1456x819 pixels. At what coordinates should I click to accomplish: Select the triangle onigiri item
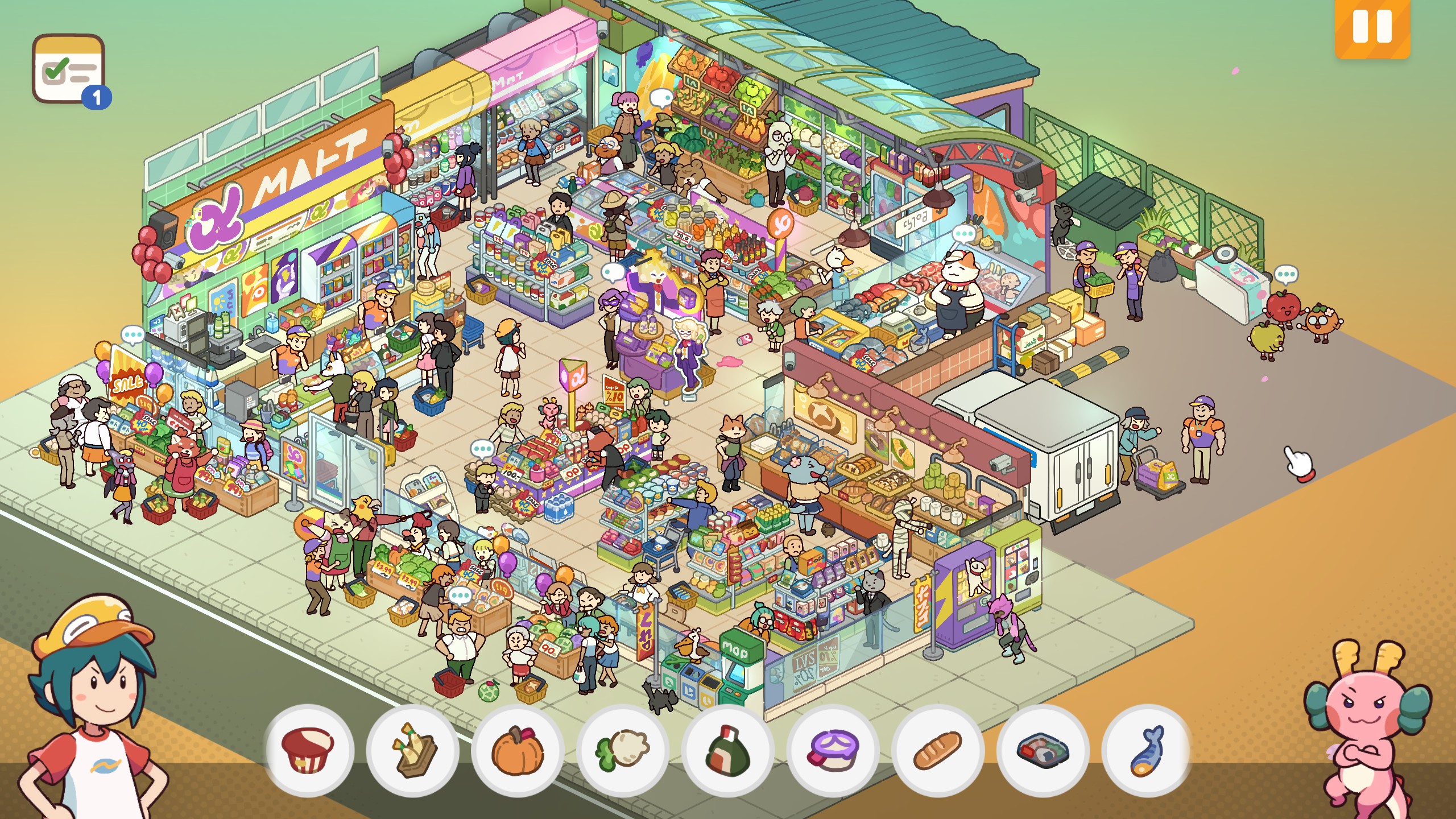click(727, 750)
